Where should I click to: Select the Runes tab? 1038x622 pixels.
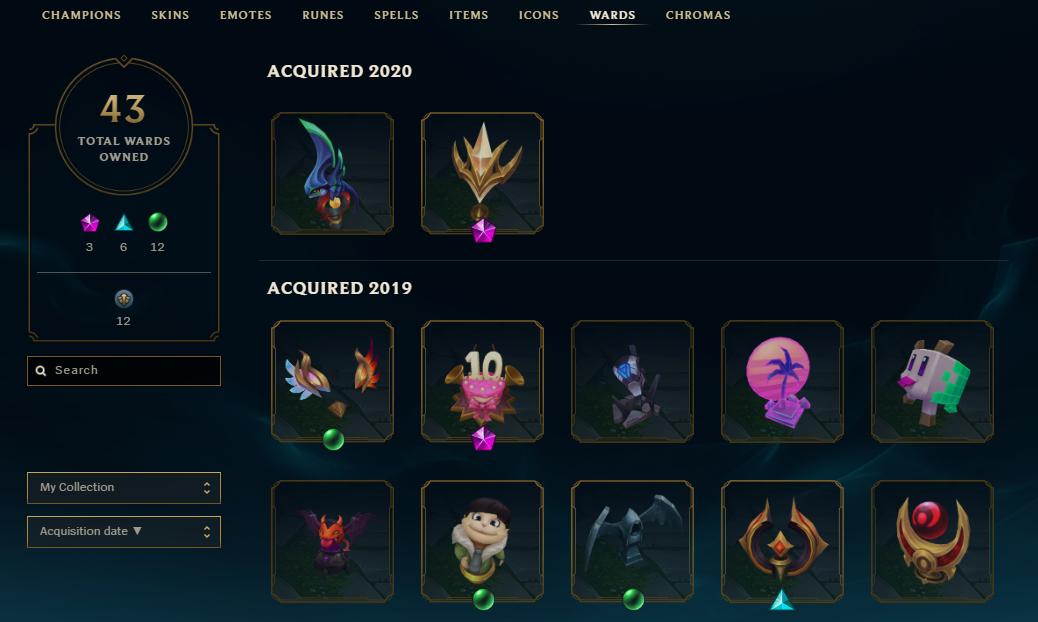point(323,15)
